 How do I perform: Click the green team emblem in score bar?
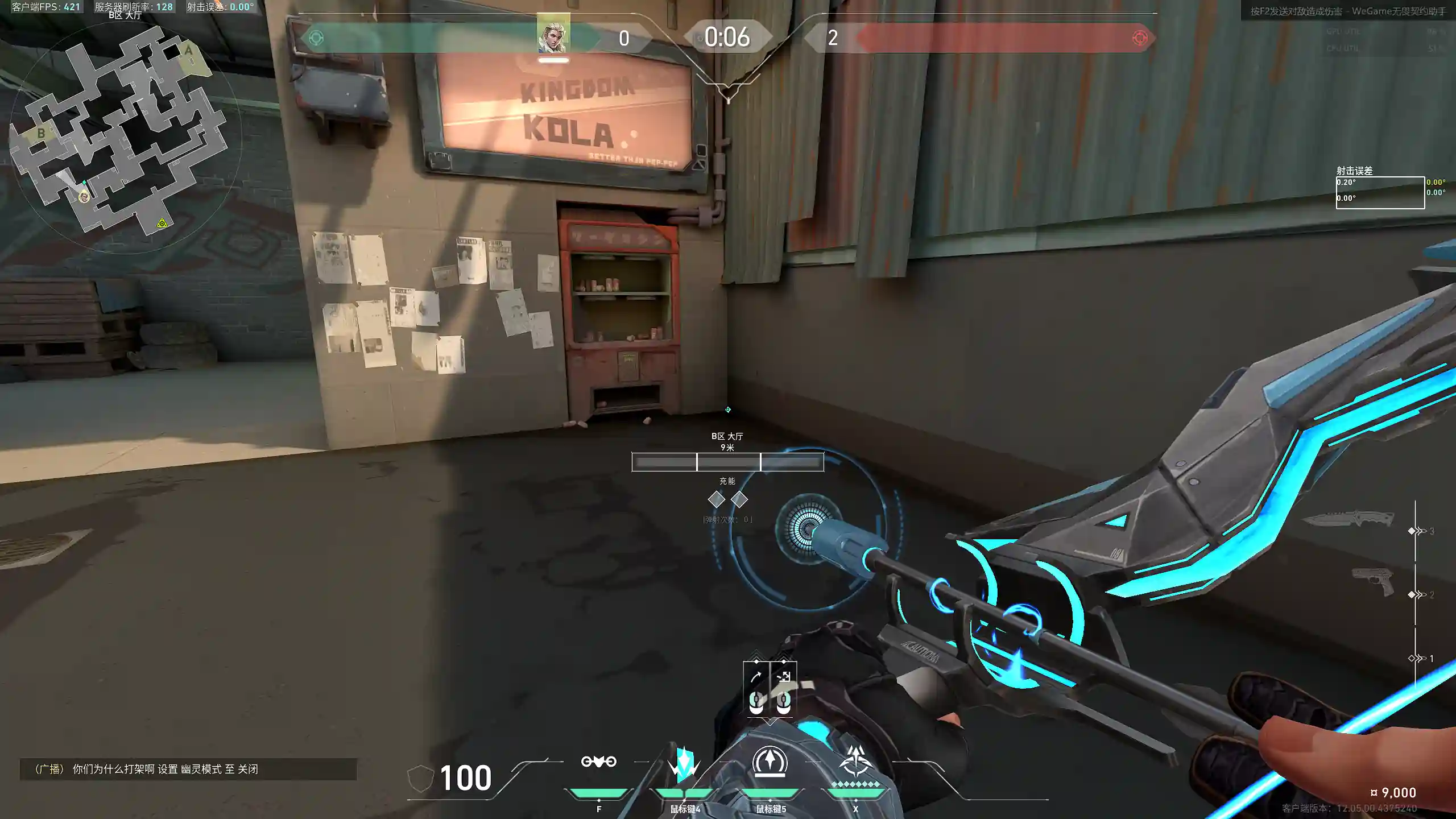316,38
